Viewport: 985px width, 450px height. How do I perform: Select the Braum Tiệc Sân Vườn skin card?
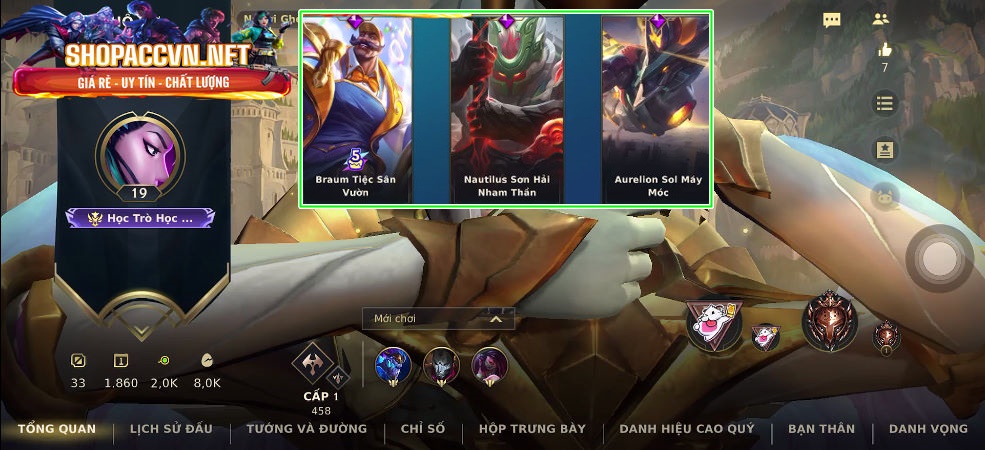click(357, 108)
